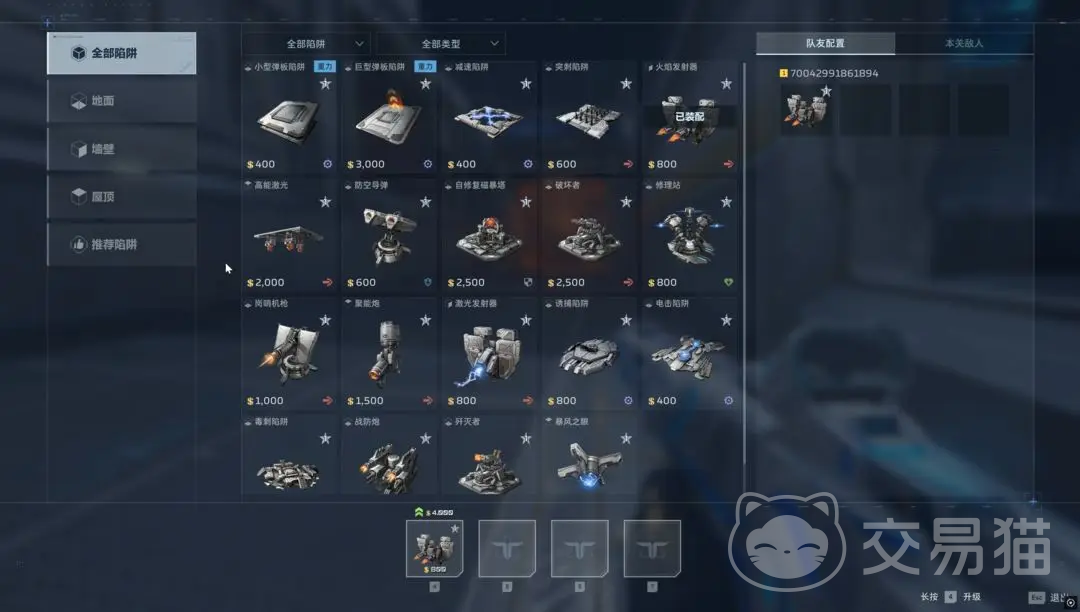Open the 墙壁 trap category
Screen dimensions: 1080x612
point(121,149)
